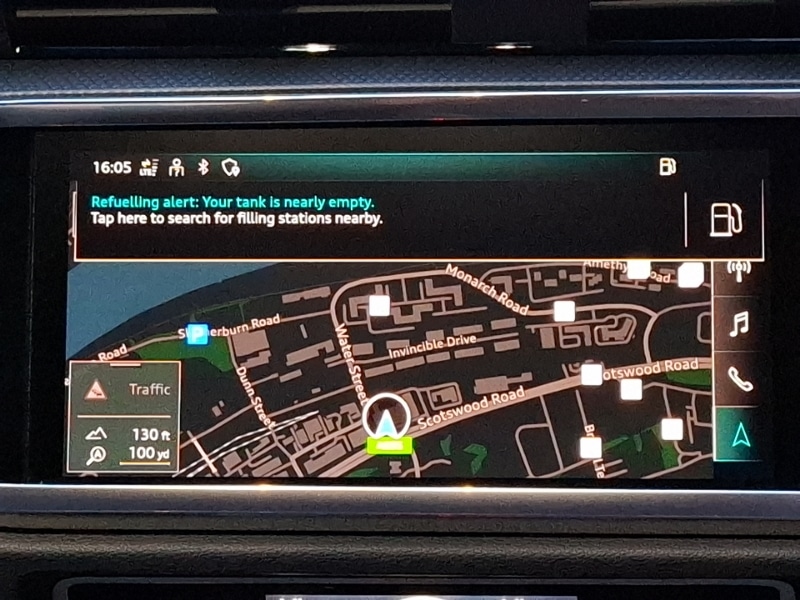
Task: Select the fuel pump icon in the alert
Action: [x=724, y=218]
